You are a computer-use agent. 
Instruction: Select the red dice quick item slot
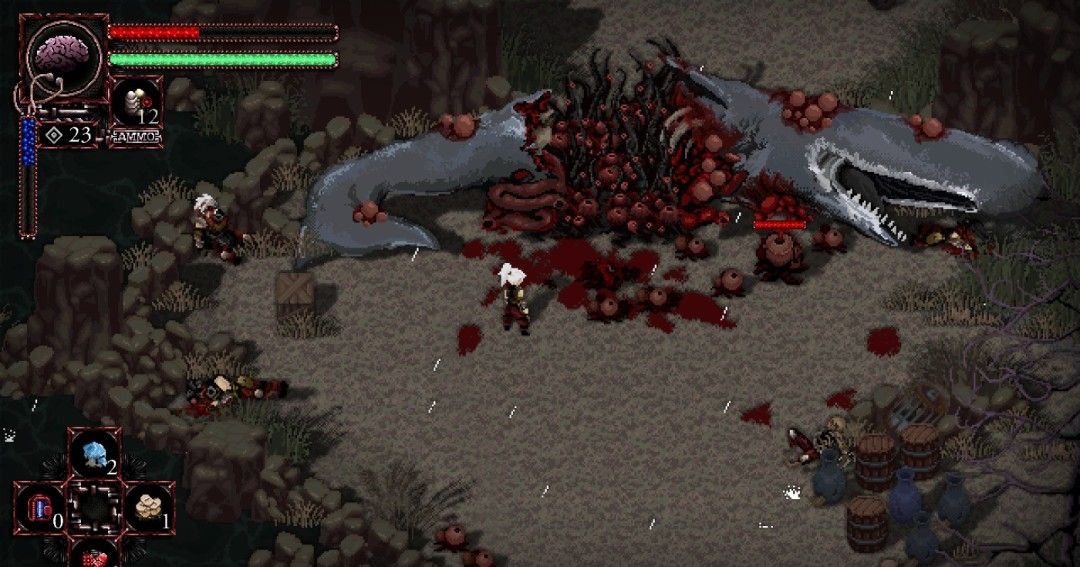pyautogui.click(x=95, y=555)
